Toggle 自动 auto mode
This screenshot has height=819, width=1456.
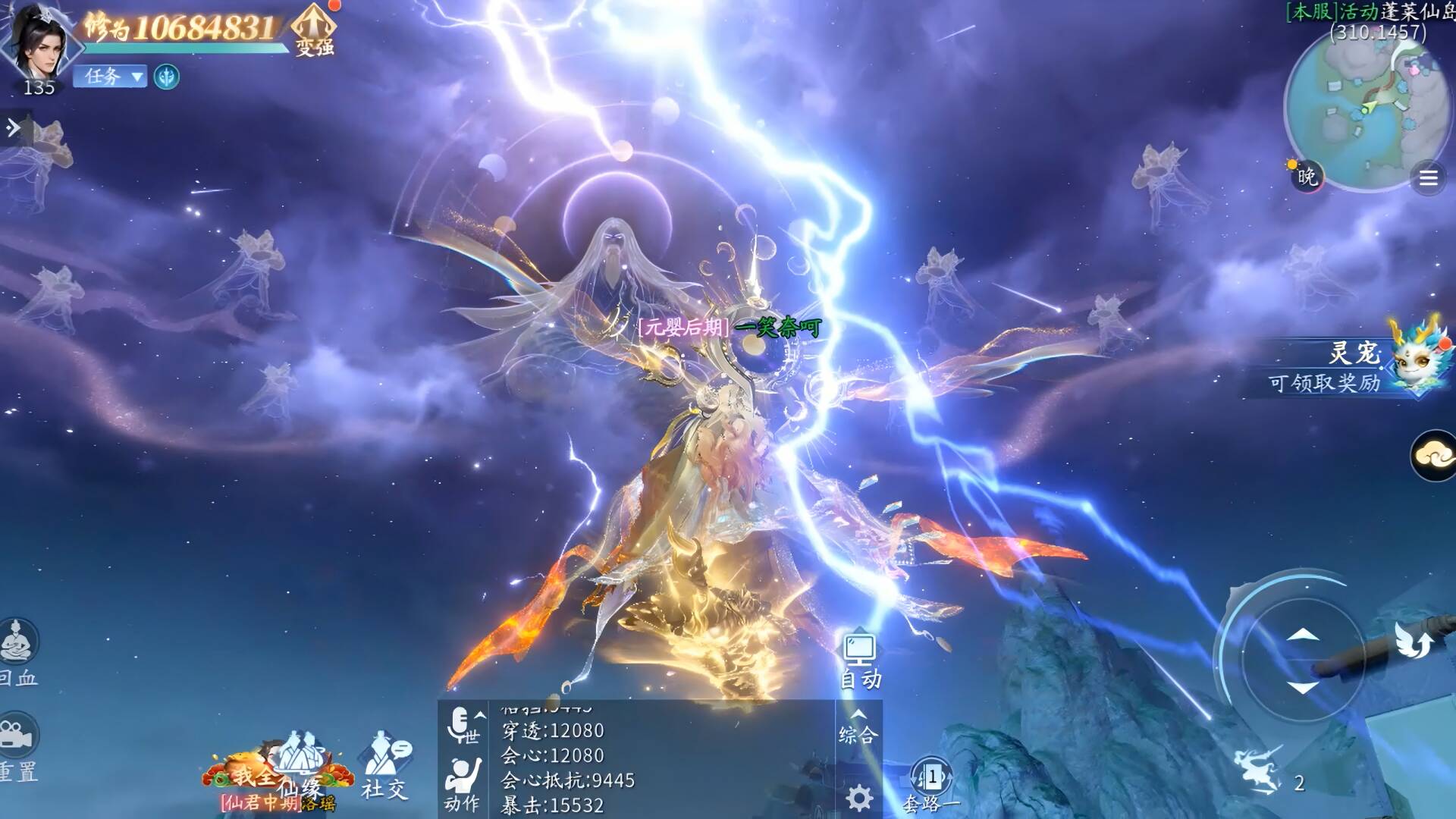860,661
